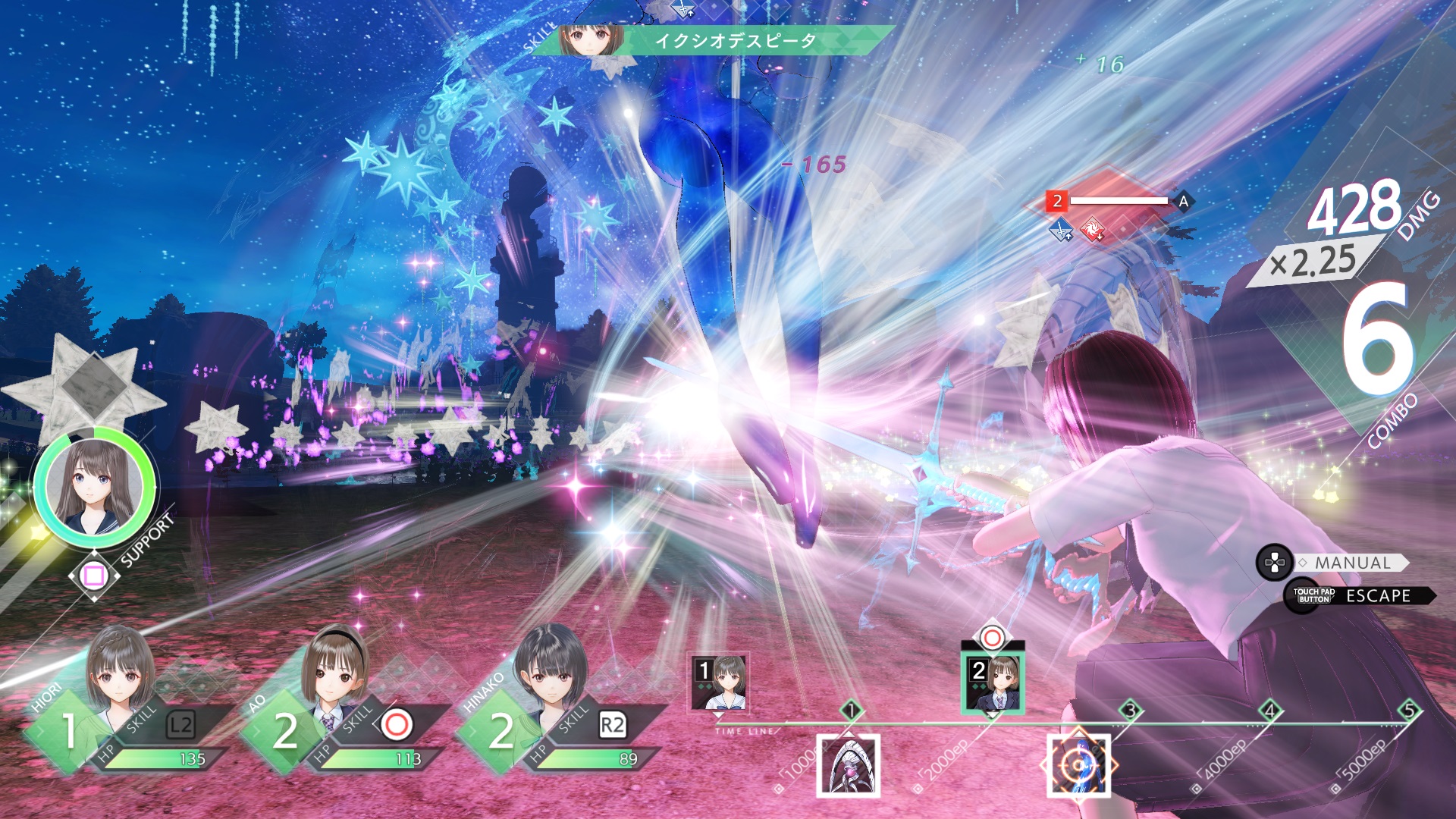This screenshot has width=1456, height=819.
Task: Inspect the enemy's red debuff status icon
Action: (x=1092, y=229)
